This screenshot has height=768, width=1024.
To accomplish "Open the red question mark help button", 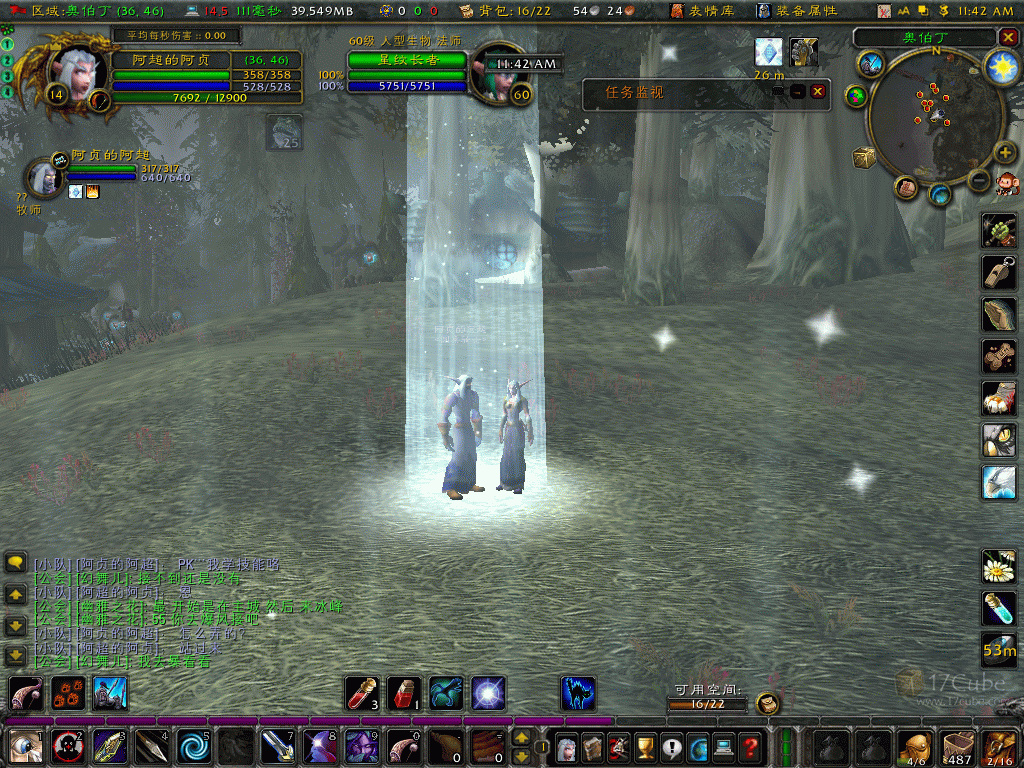I will coord(750,746).
